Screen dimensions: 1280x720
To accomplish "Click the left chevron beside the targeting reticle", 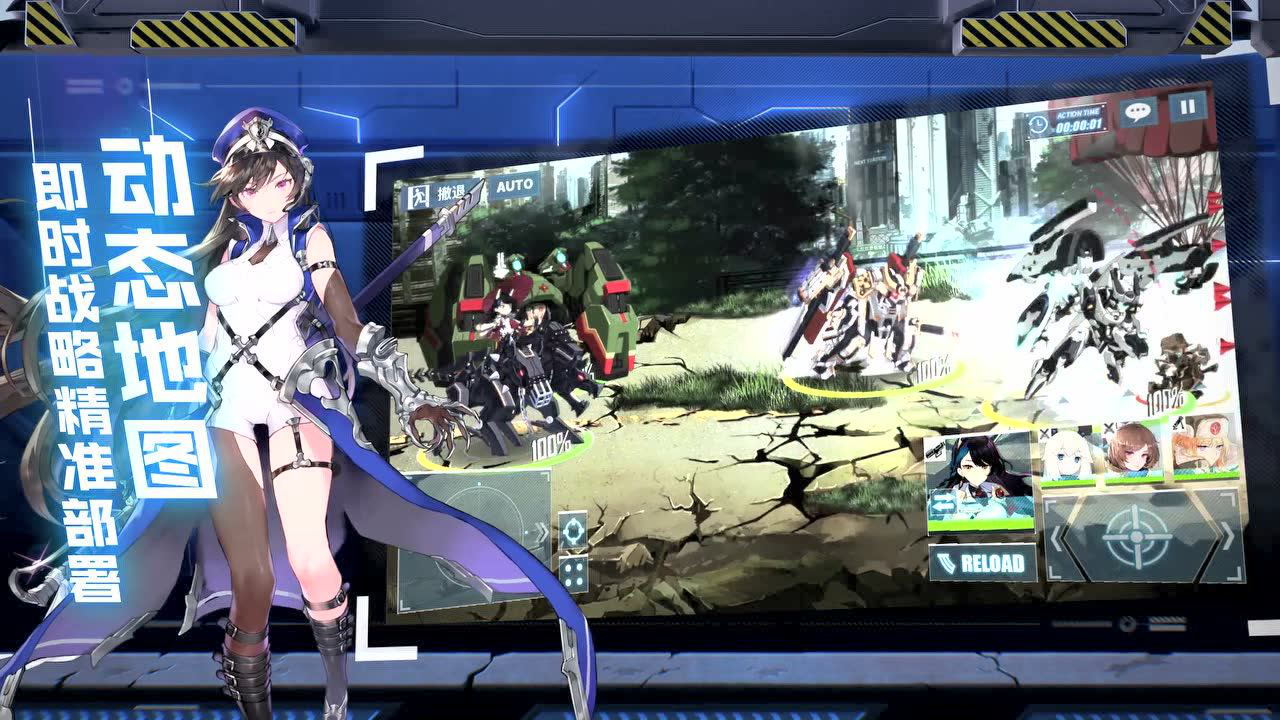I will coord(1057,537).
